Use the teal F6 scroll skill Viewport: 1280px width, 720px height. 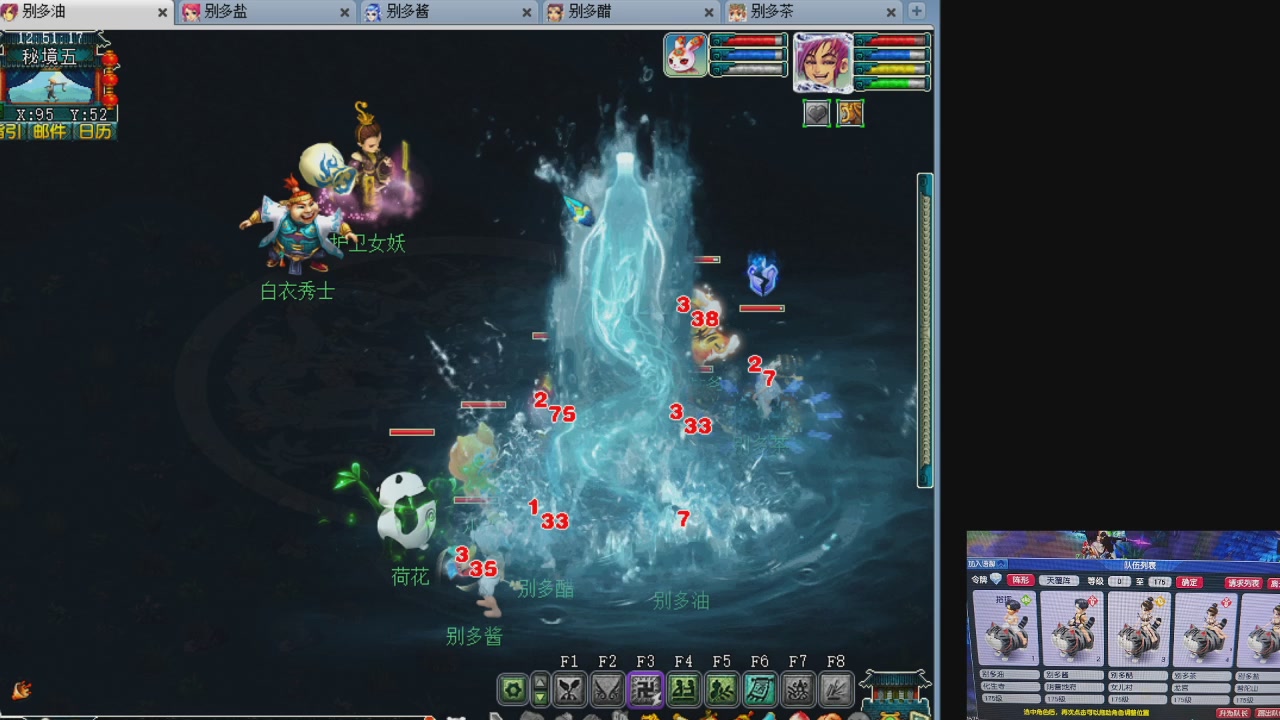click(759, 690)
